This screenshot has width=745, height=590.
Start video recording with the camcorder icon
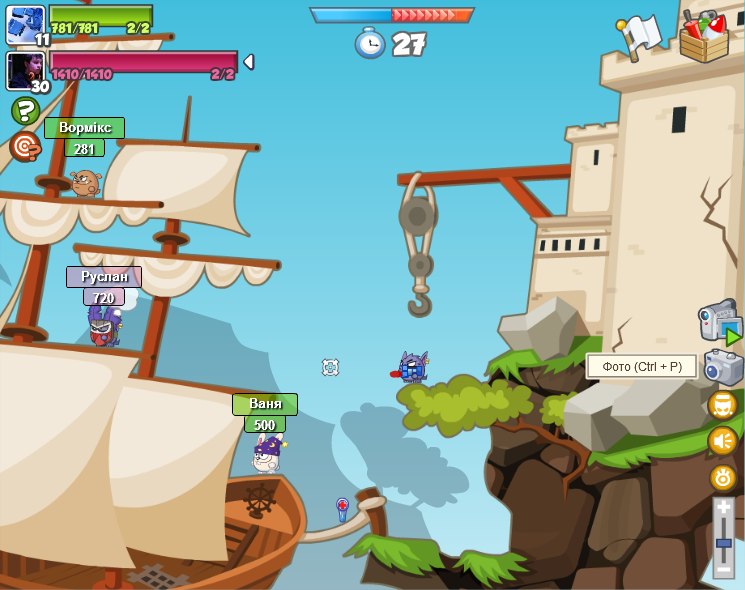[719, 323]
